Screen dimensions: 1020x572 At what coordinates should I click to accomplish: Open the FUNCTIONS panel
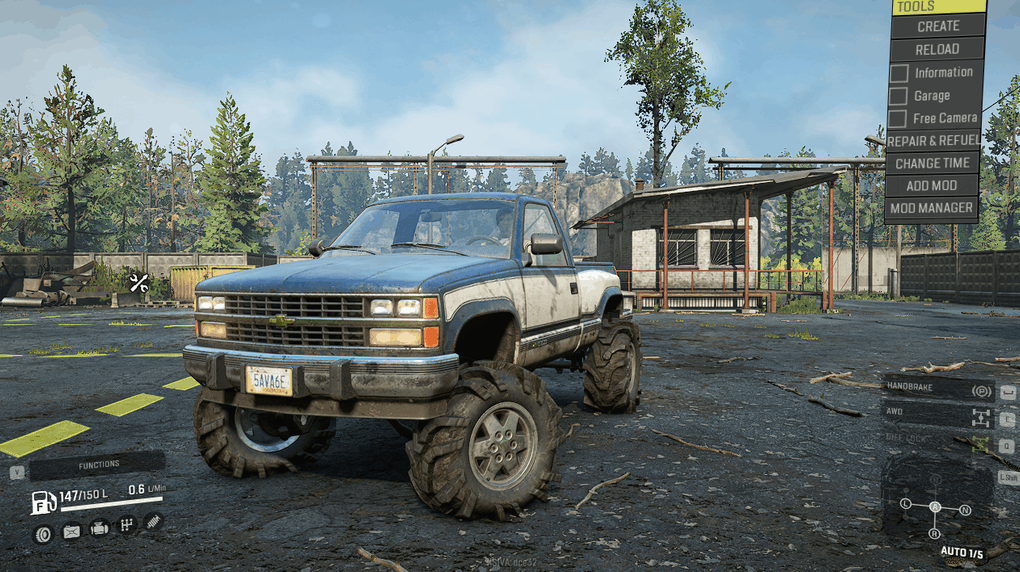[x=97, y=465]
